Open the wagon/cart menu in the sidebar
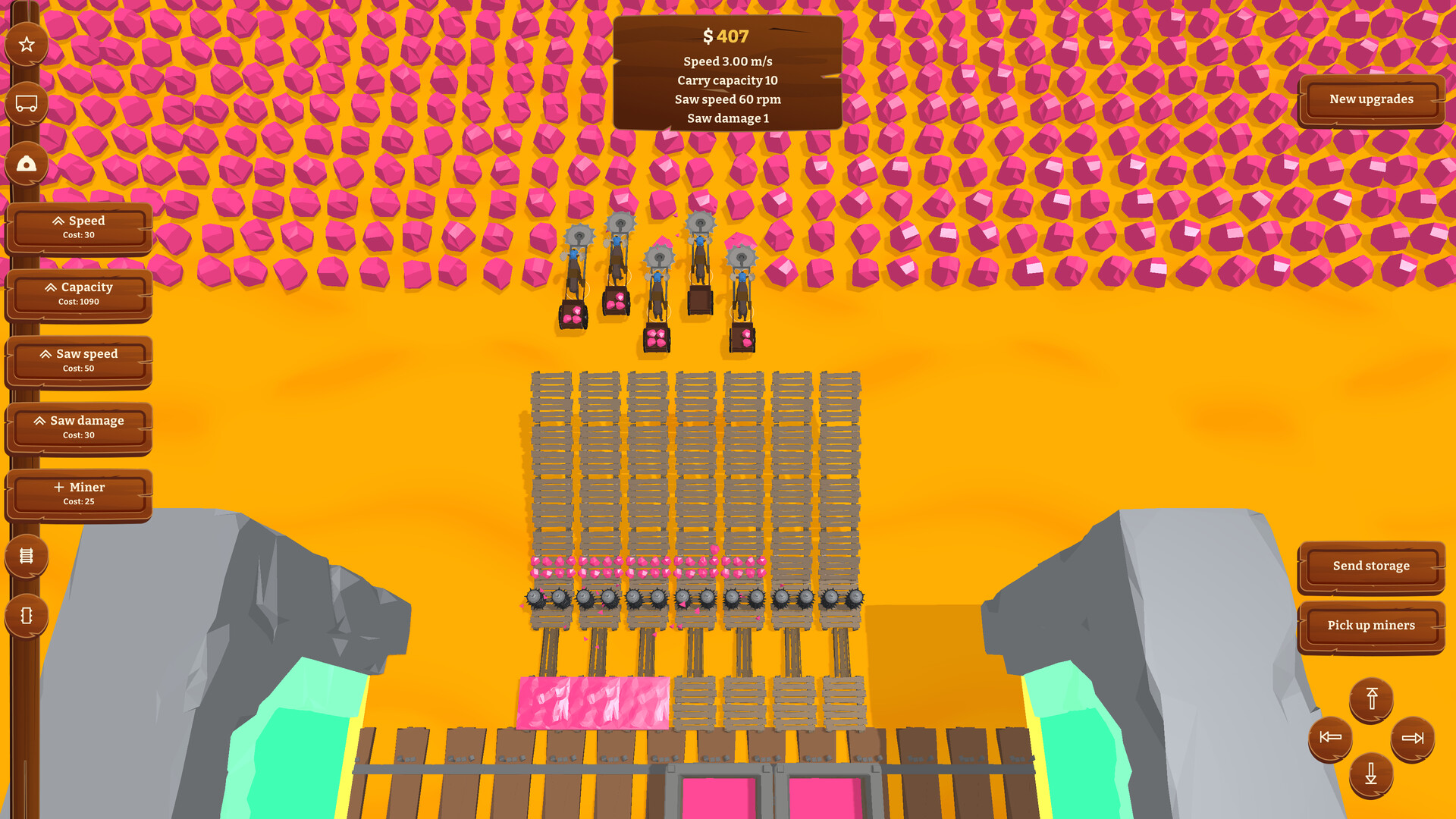Image resolution: width=1456 pixels, height=819 pixels. coord(27,102)
